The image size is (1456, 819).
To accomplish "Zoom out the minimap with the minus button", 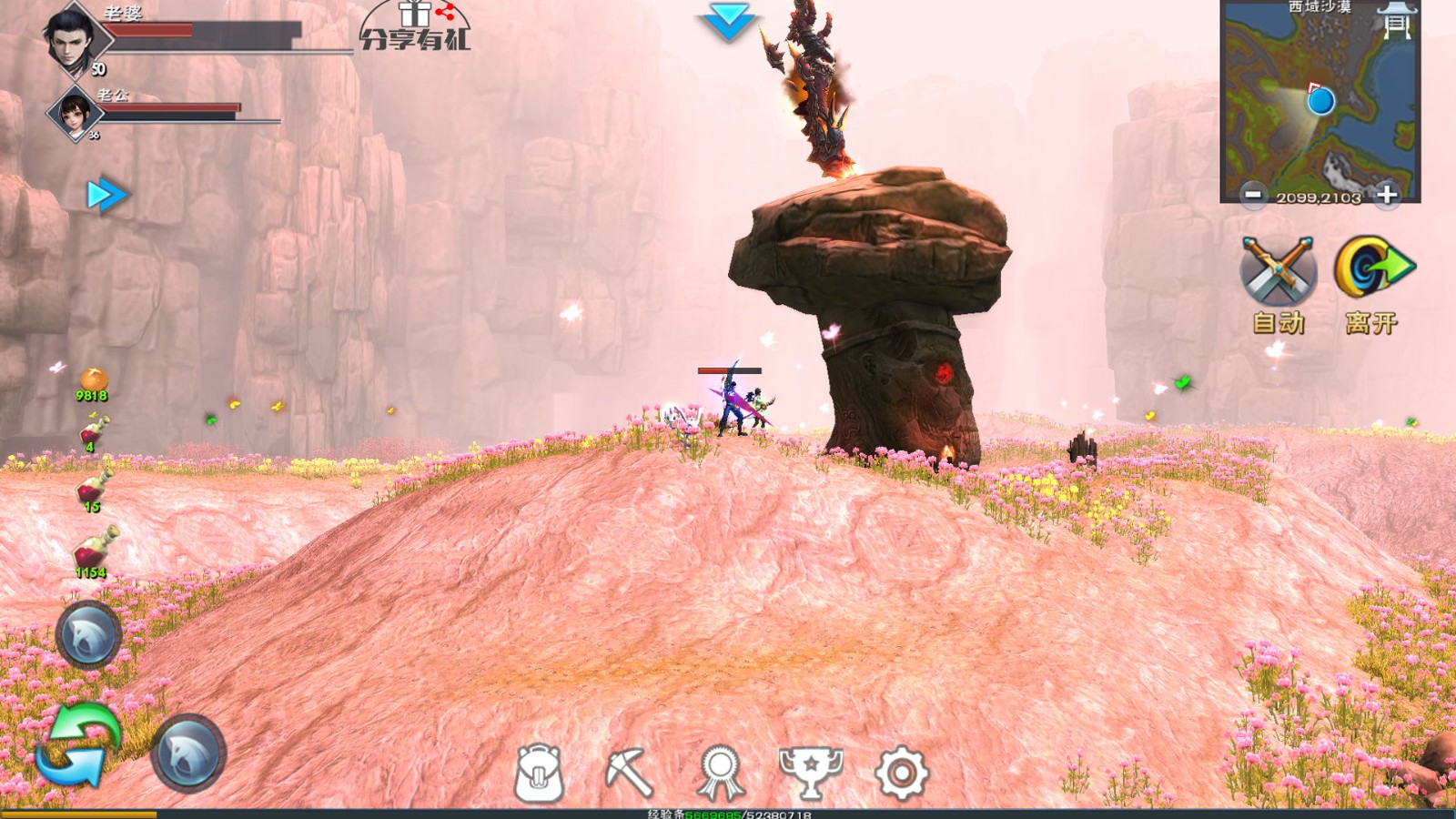I will (x=1253, y=193).
